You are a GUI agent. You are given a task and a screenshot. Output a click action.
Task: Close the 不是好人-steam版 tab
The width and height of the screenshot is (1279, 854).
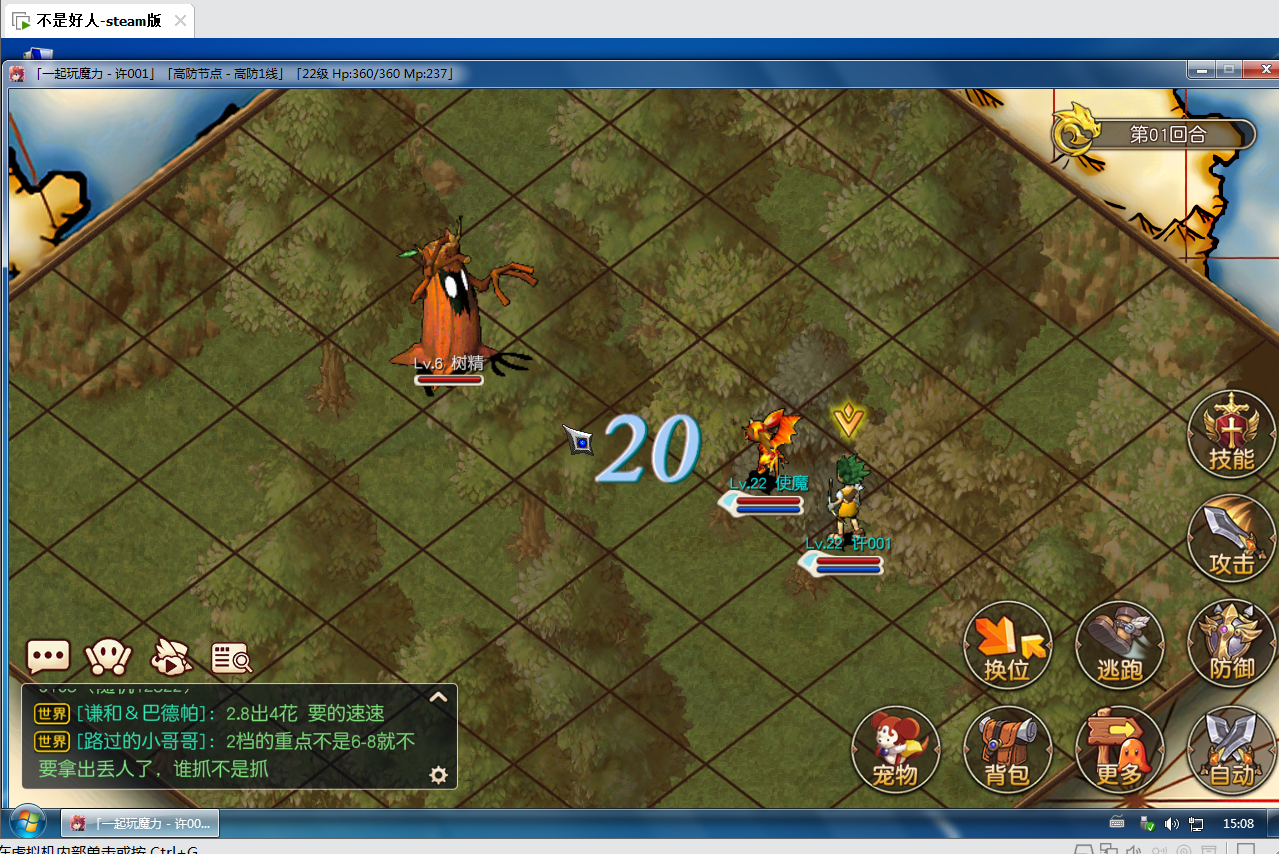(180, 20)
